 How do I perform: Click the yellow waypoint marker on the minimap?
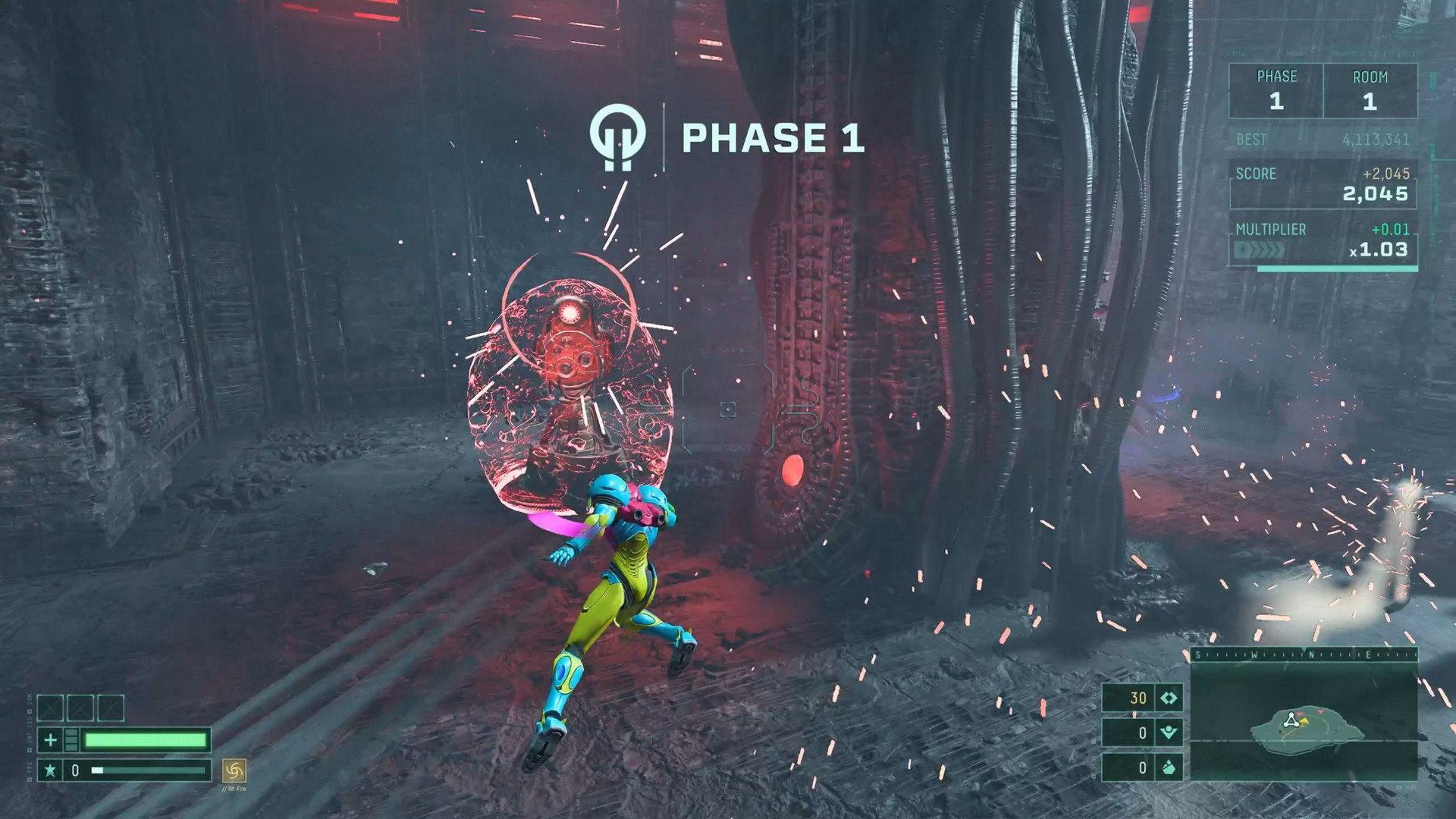(1304, 722)
